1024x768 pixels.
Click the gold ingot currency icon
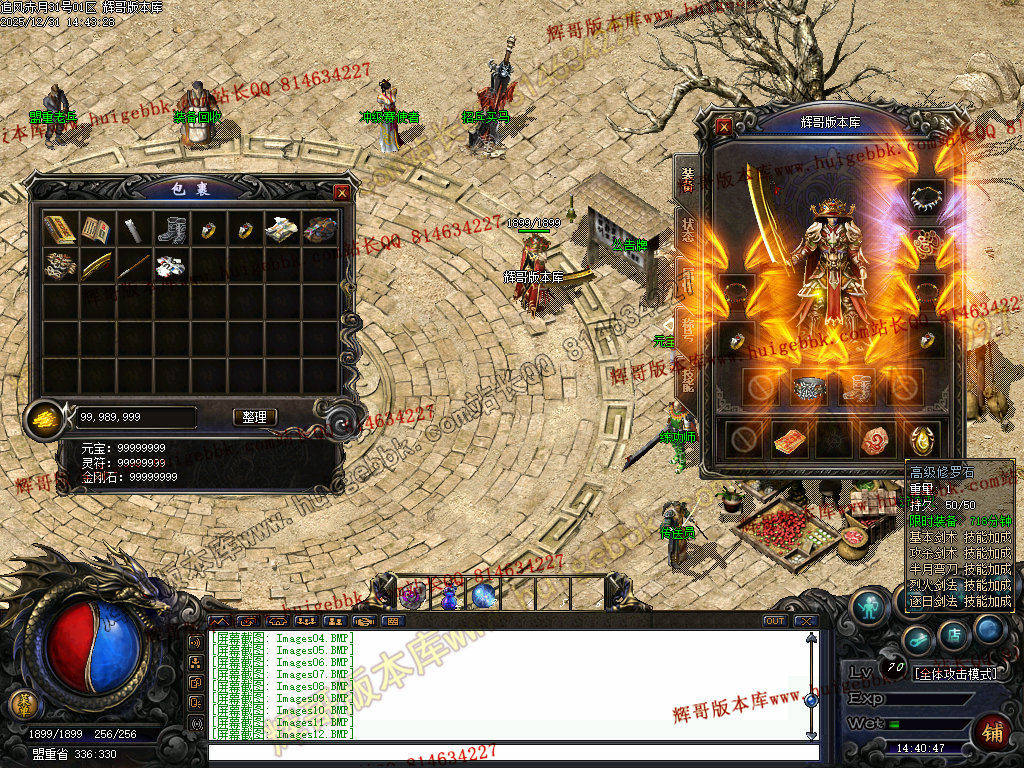click(x=44, y=417)
